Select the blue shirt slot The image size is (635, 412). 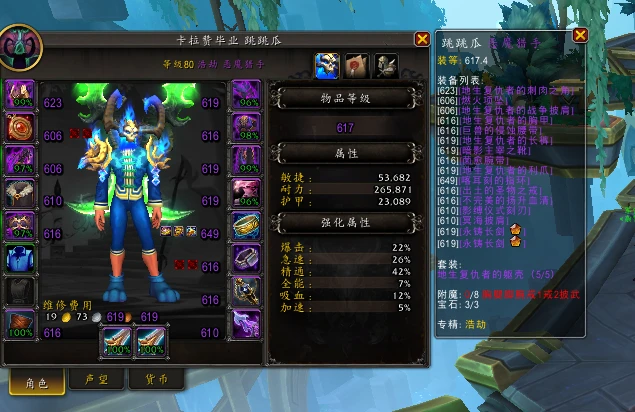21,259
